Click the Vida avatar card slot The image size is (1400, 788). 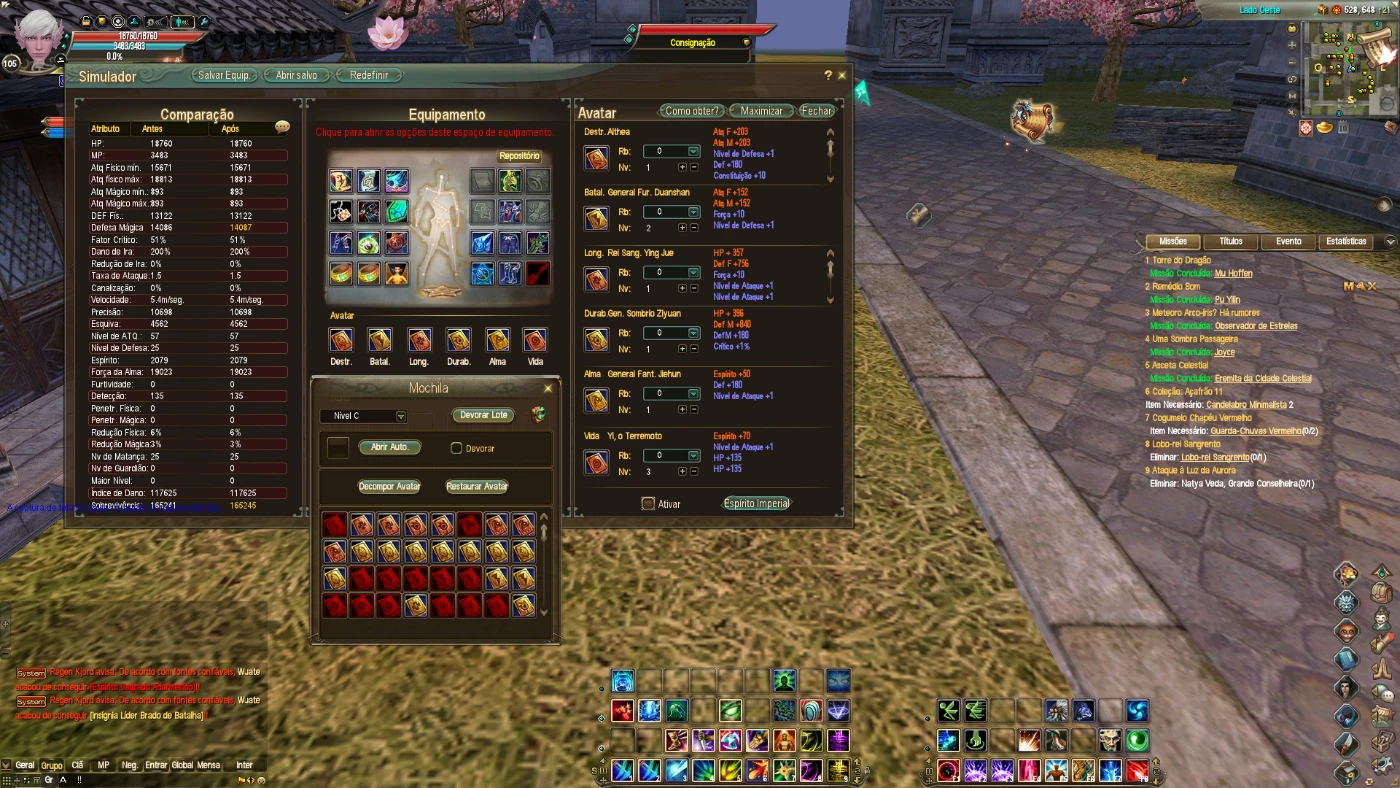coord(533,340)
